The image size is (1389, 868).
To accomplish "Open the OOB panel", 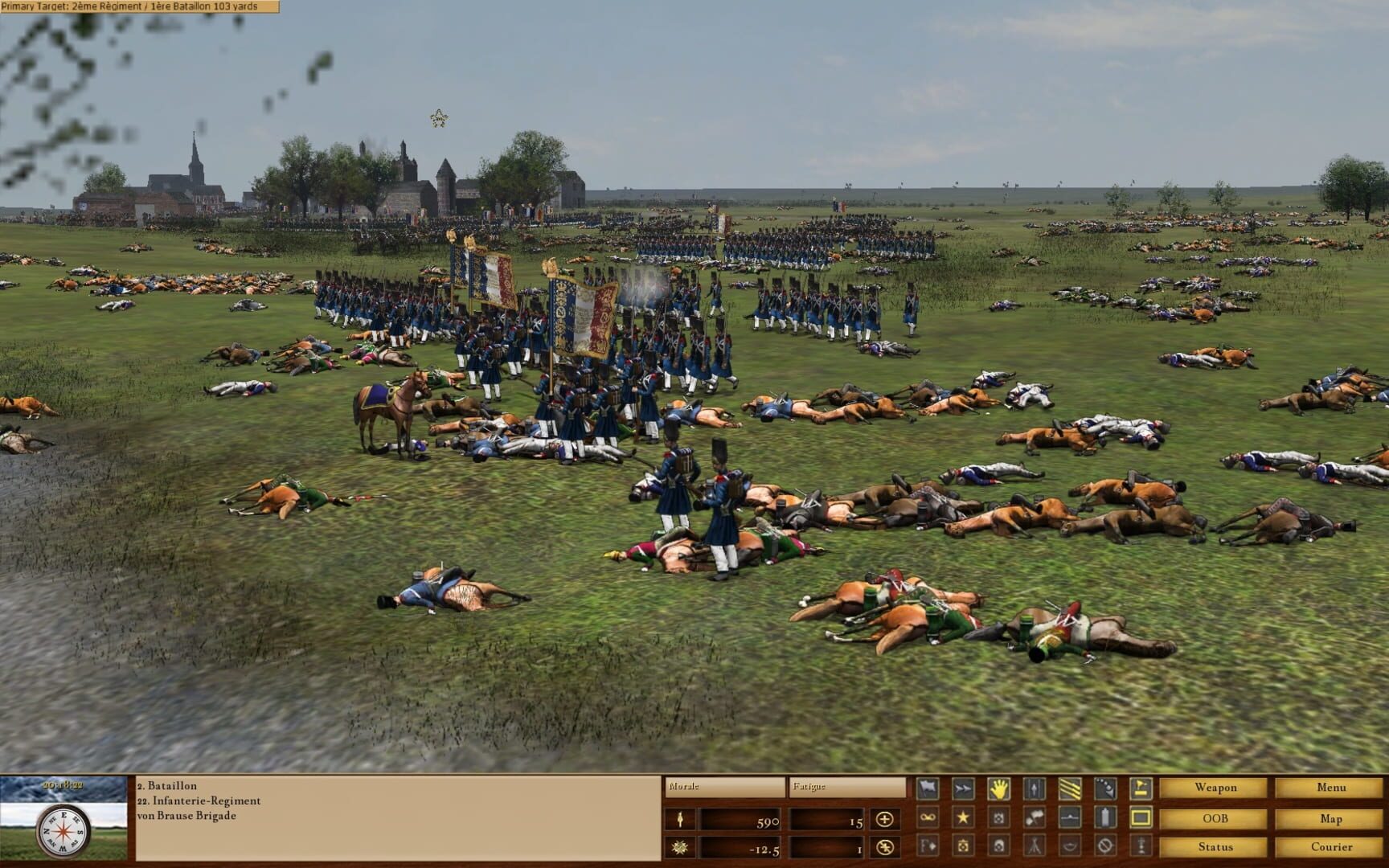I will [1216, 817].
